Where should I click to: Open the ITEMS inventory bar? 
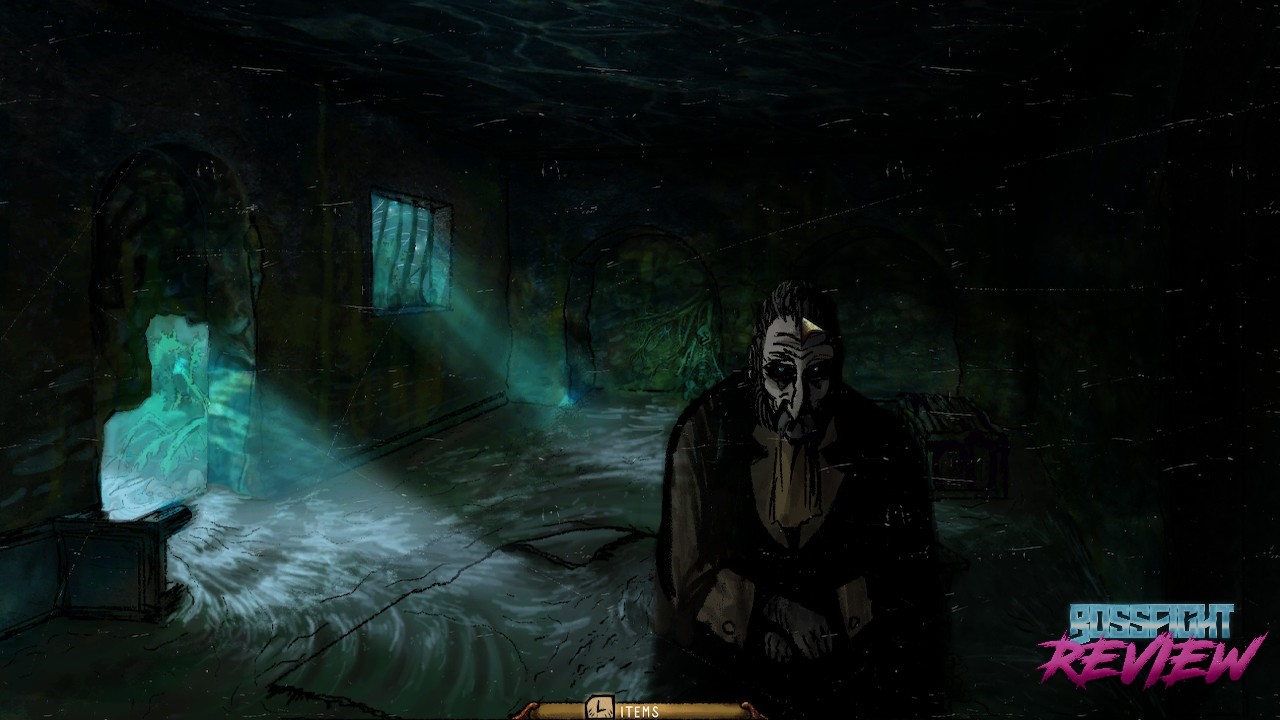point(641,711)
